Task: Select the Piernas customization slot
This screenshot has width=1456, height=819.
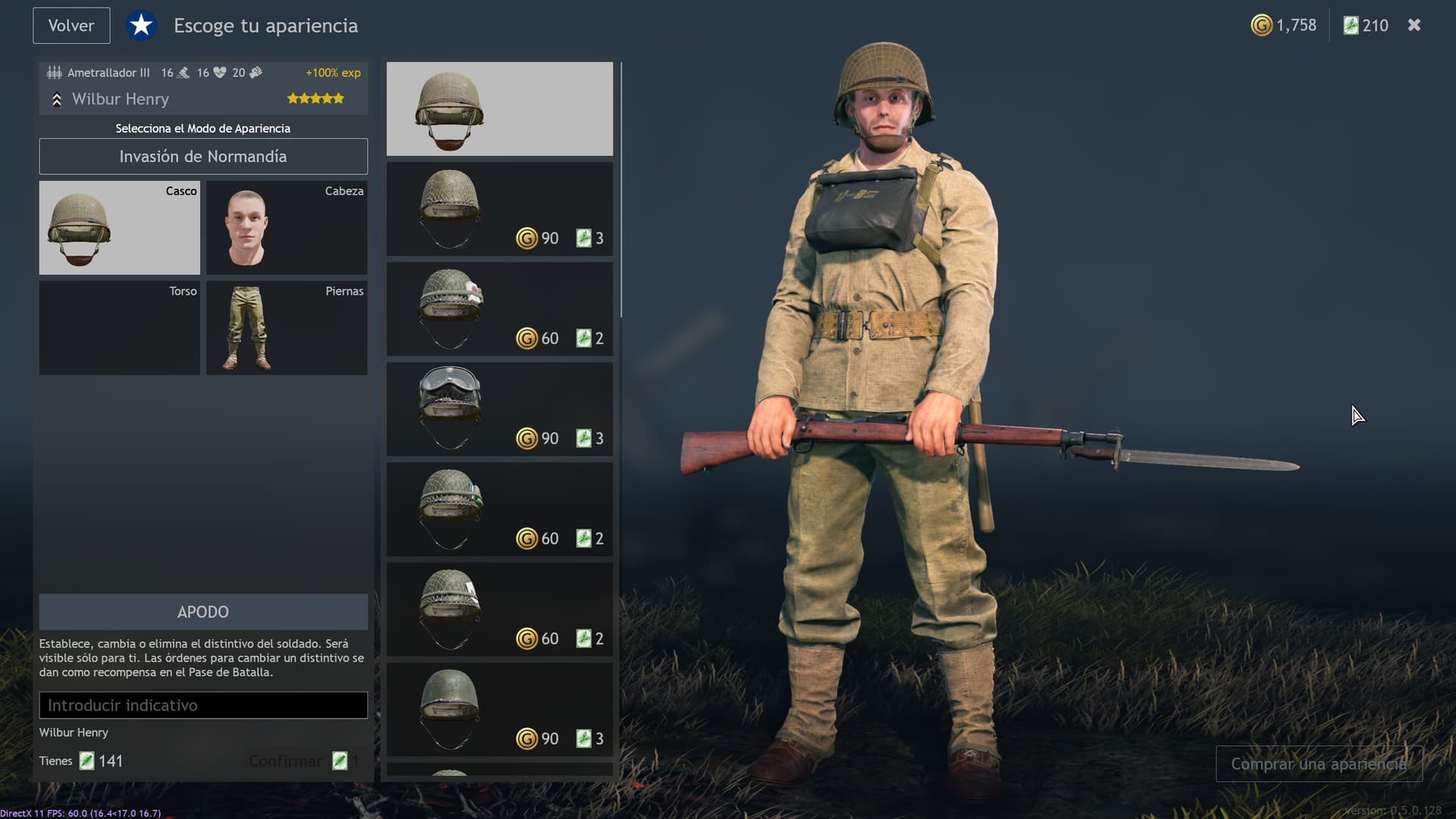Action: 286,328
